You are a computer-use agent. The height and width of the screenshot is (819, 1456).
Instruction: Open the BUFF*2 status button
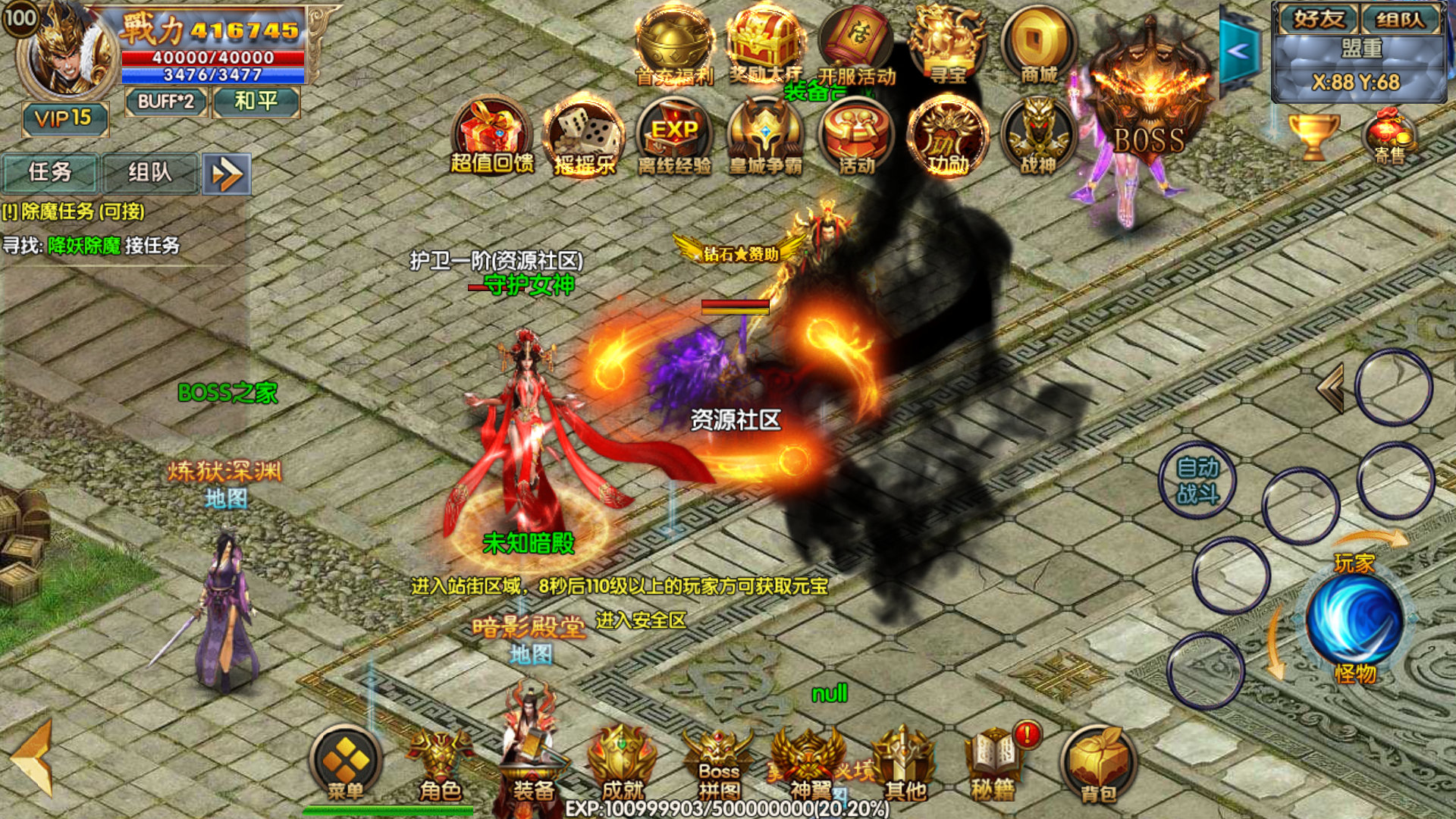[165, 102]
